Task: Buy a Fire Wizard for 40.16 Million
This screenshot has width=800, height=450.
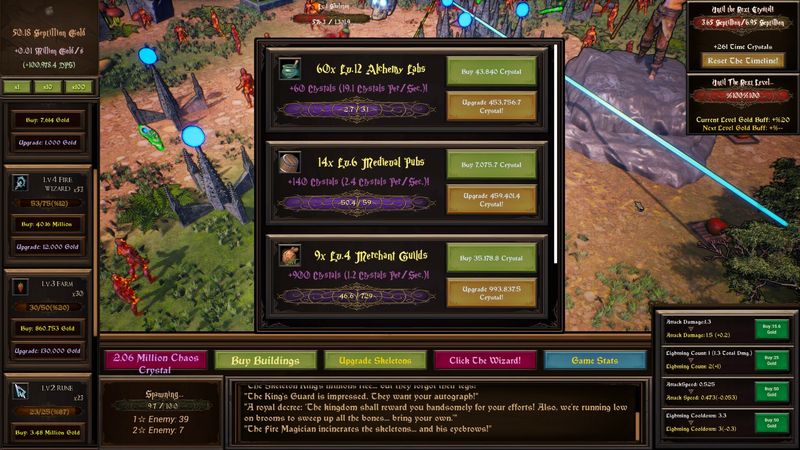Action: pyautogui.click(x=52, y=224)
